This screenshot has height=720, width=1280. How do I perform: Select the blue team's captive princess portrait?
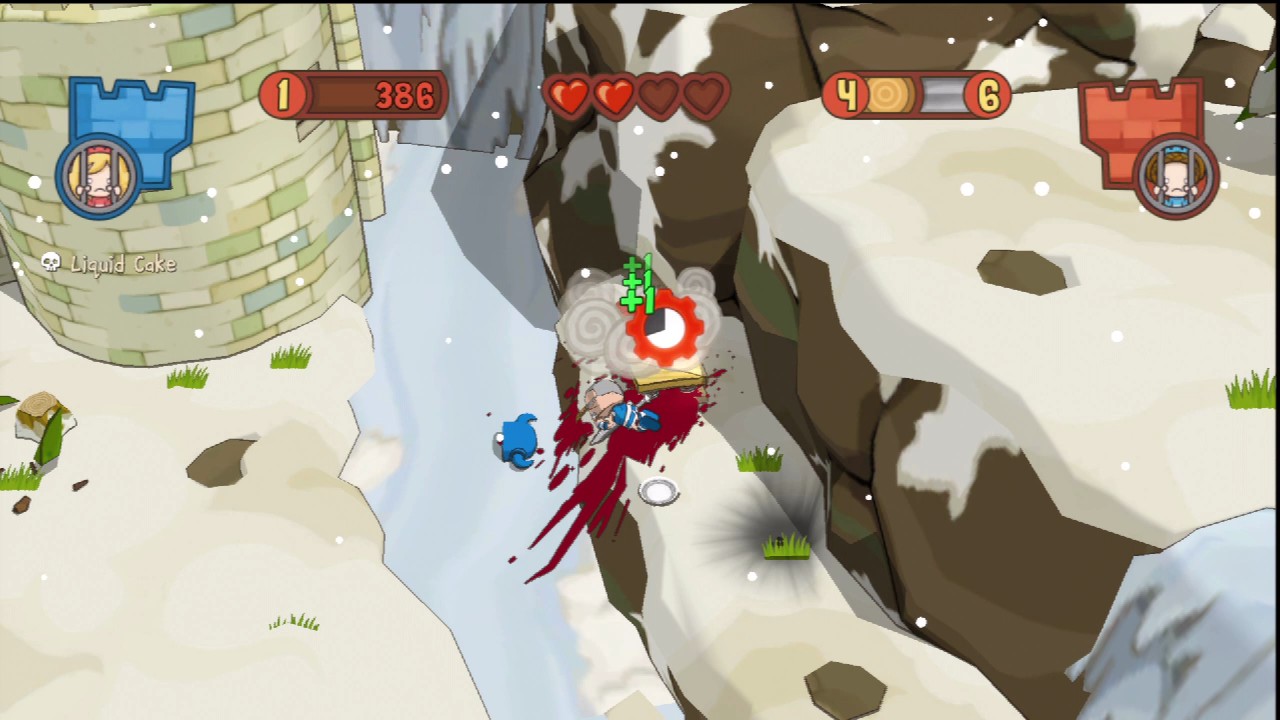[x=99, y=177]
